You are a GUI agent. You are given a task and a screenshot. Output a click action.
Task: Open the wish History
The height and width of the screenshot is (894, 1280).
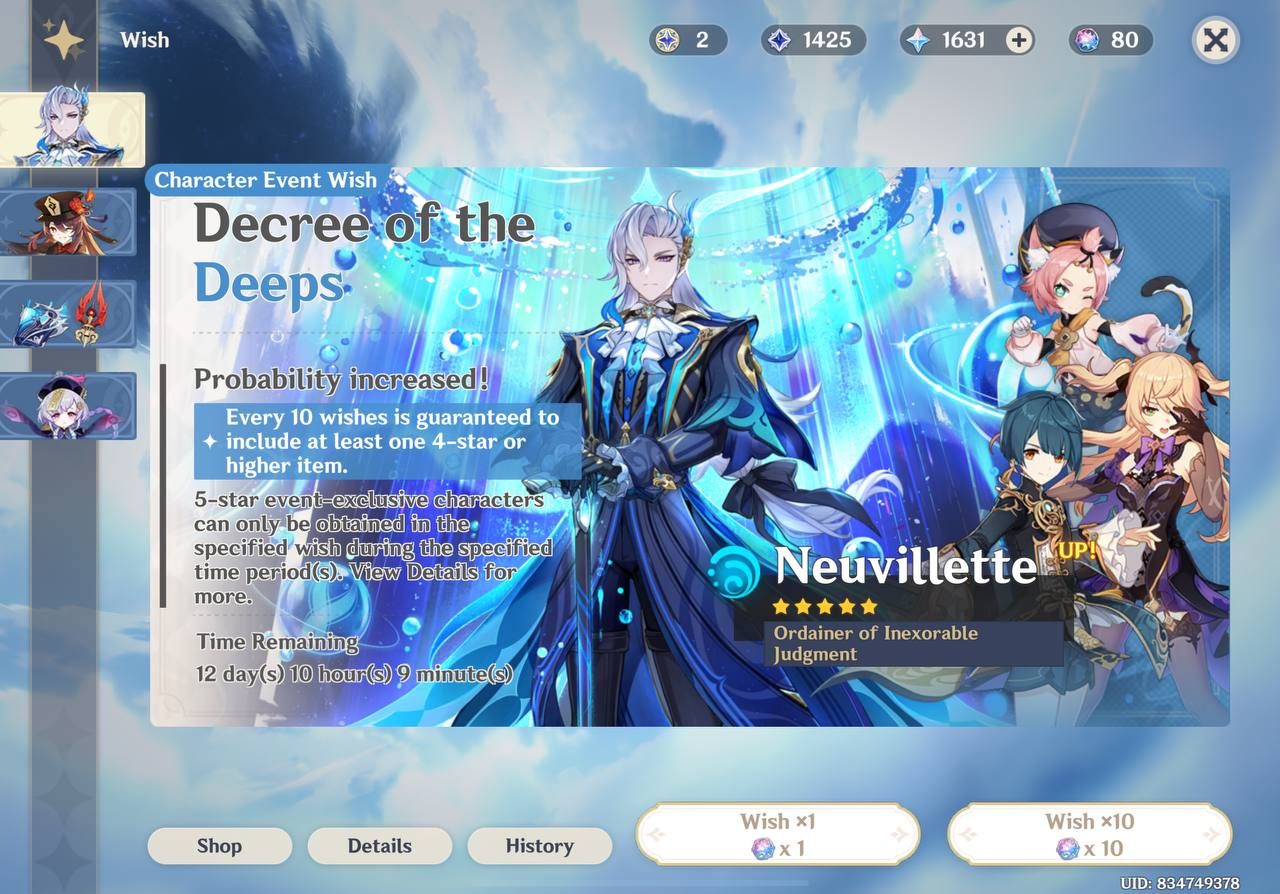click(539, 846)
